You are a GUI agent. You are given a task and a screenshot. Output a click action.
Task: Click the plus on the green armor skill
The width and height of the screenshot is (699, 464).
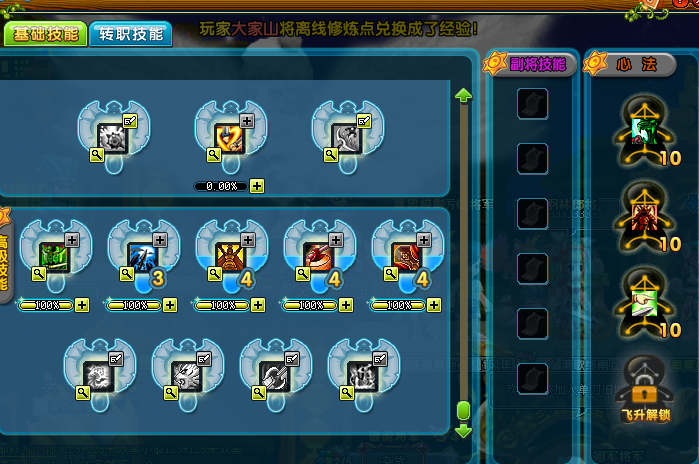pos(72,239)
